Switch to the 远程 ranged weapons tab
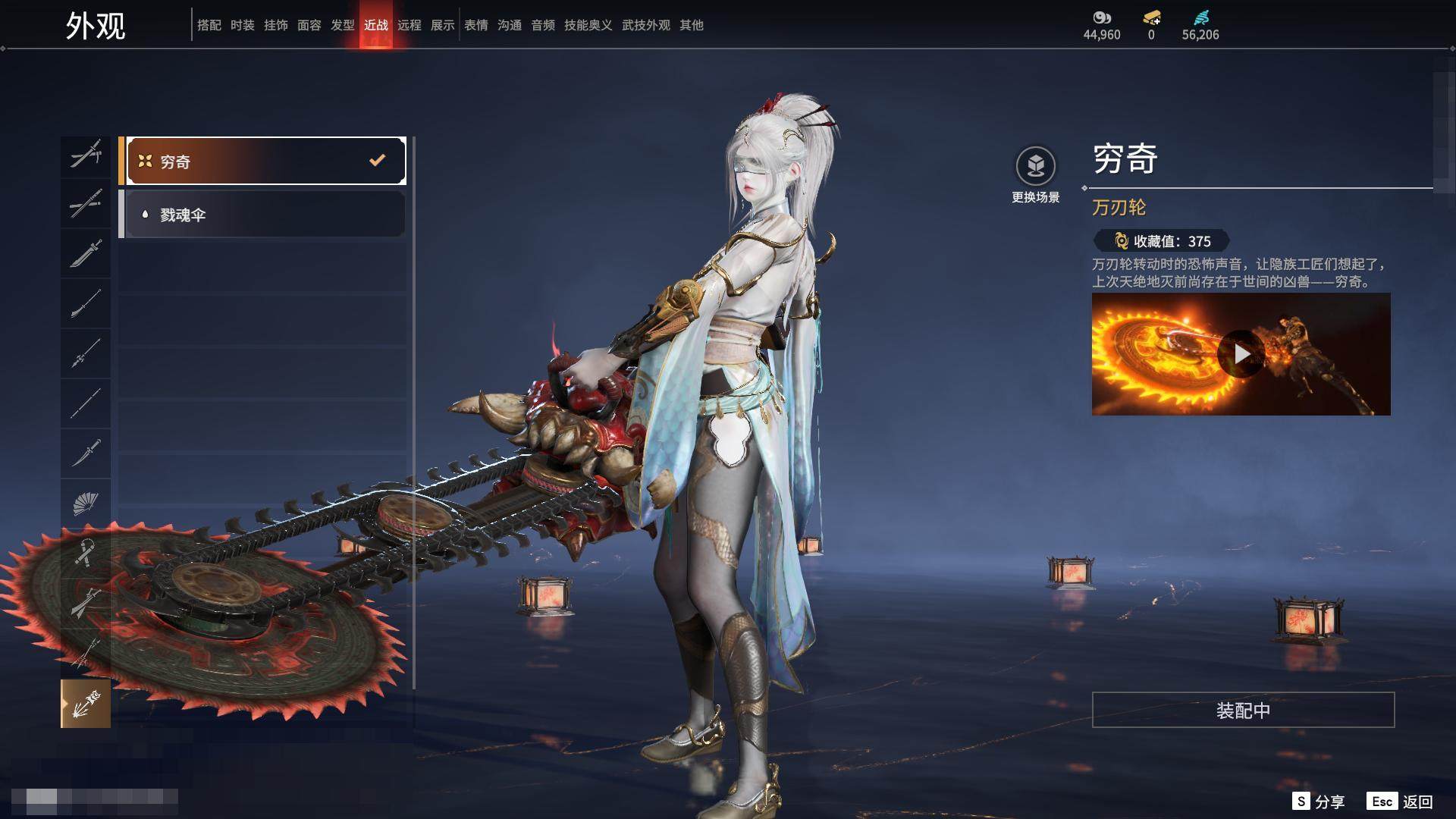 [x=409, y=25]
